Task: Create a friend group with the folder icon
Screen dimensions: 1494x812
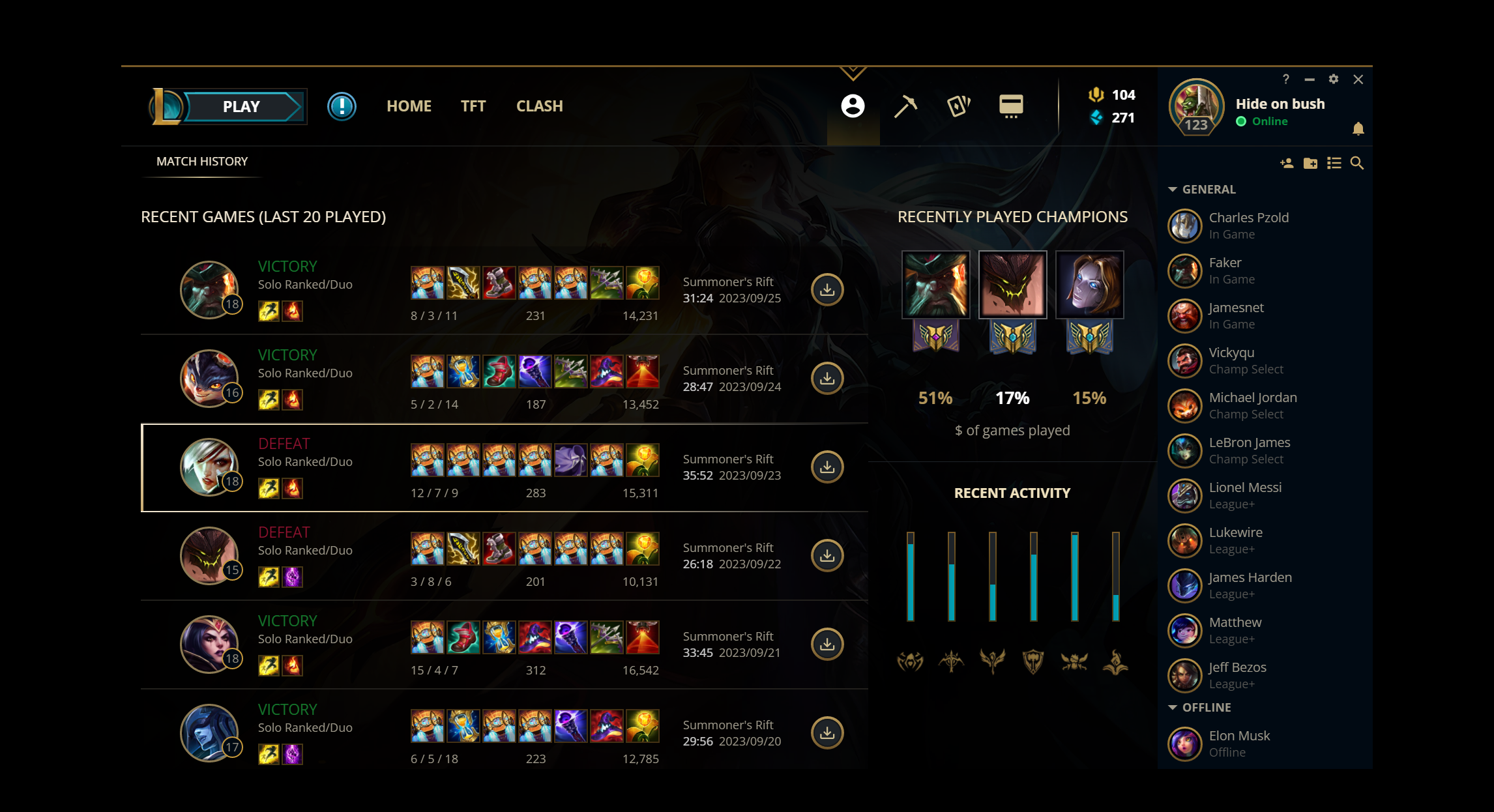Action: (1310, 164)
